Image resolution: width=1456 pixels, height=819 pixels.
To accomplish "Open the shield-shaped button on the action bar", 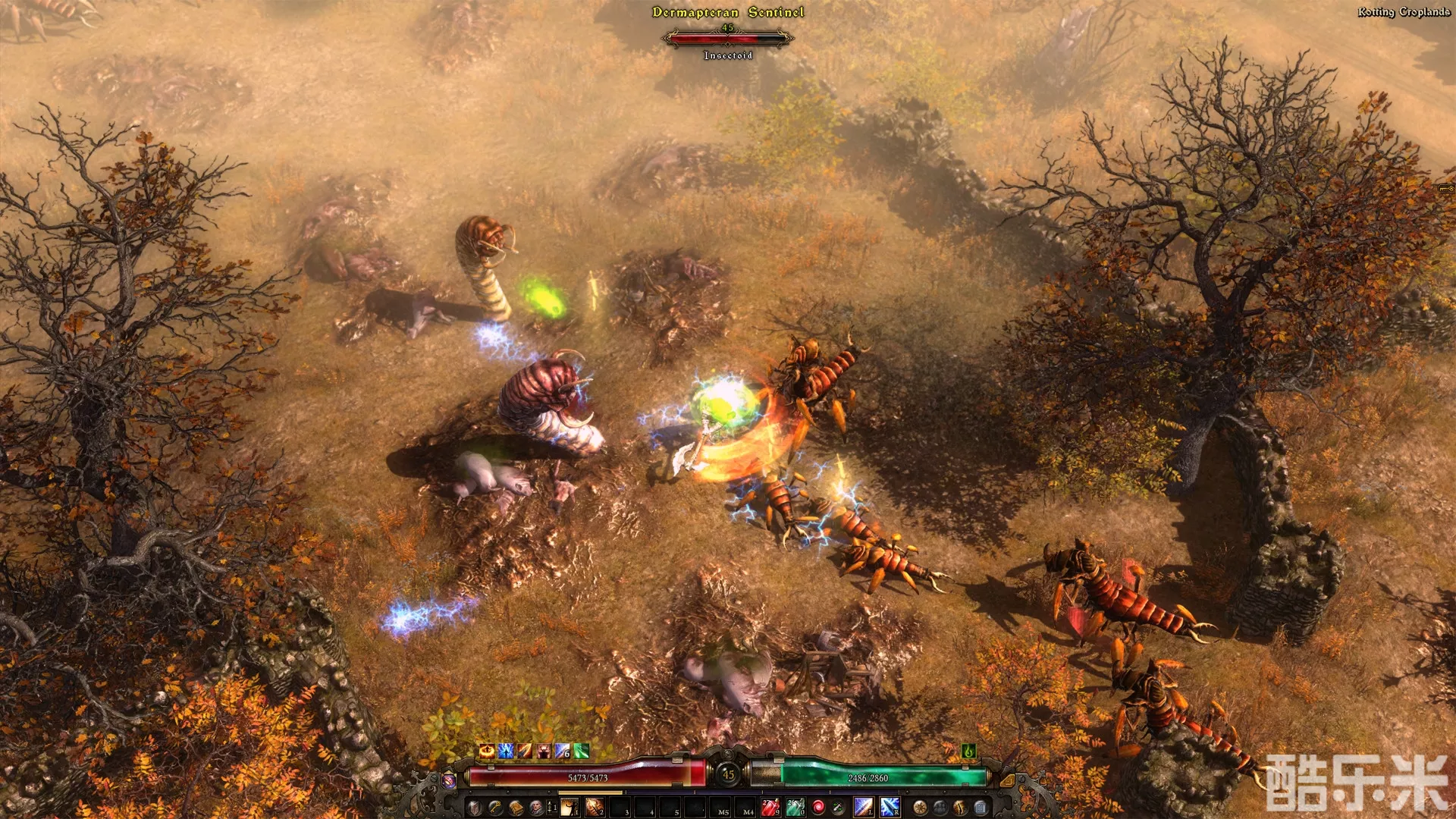I will point(474,808).
